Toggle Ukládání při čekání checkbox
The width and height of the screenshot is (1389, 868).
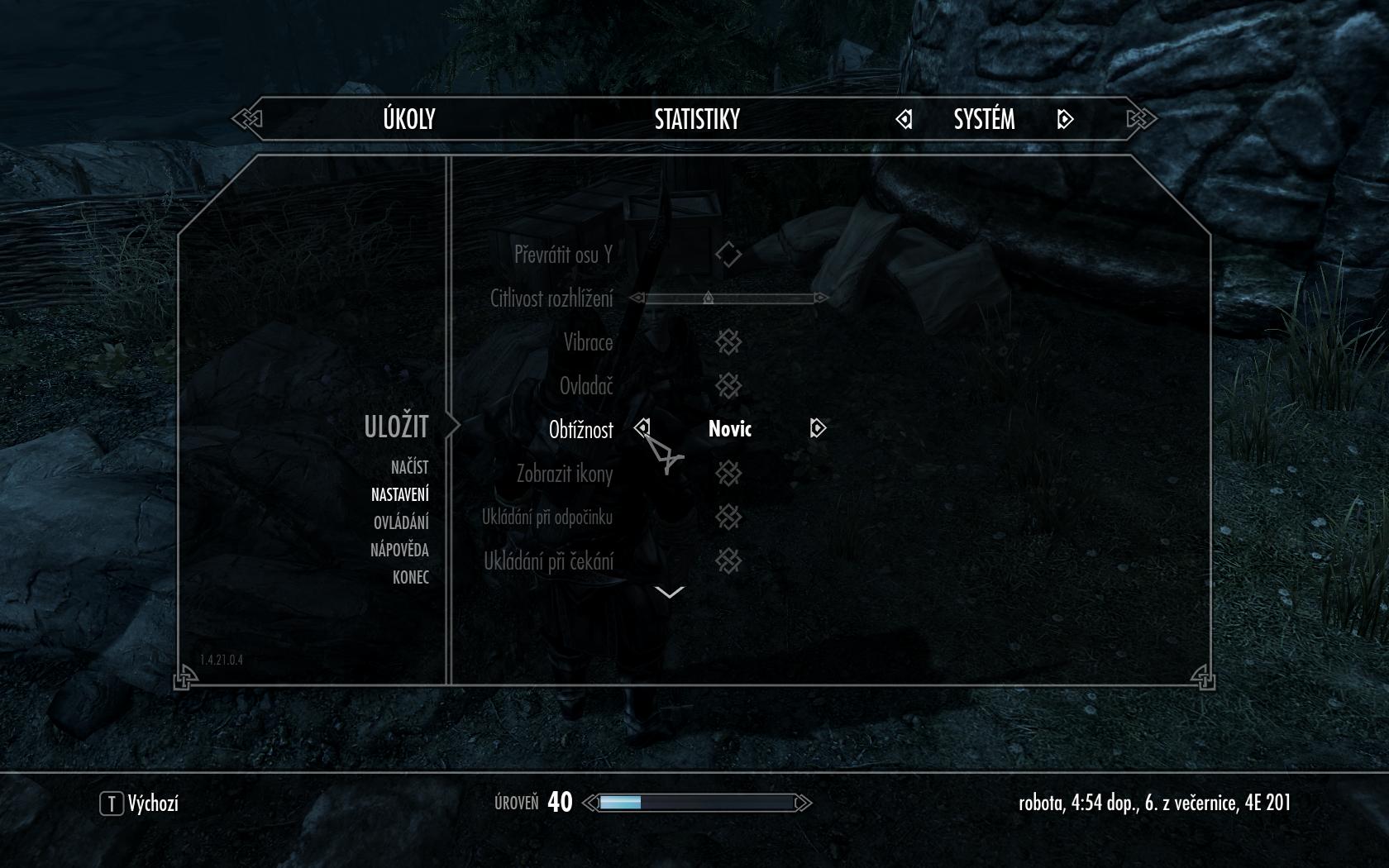[728, 561]
